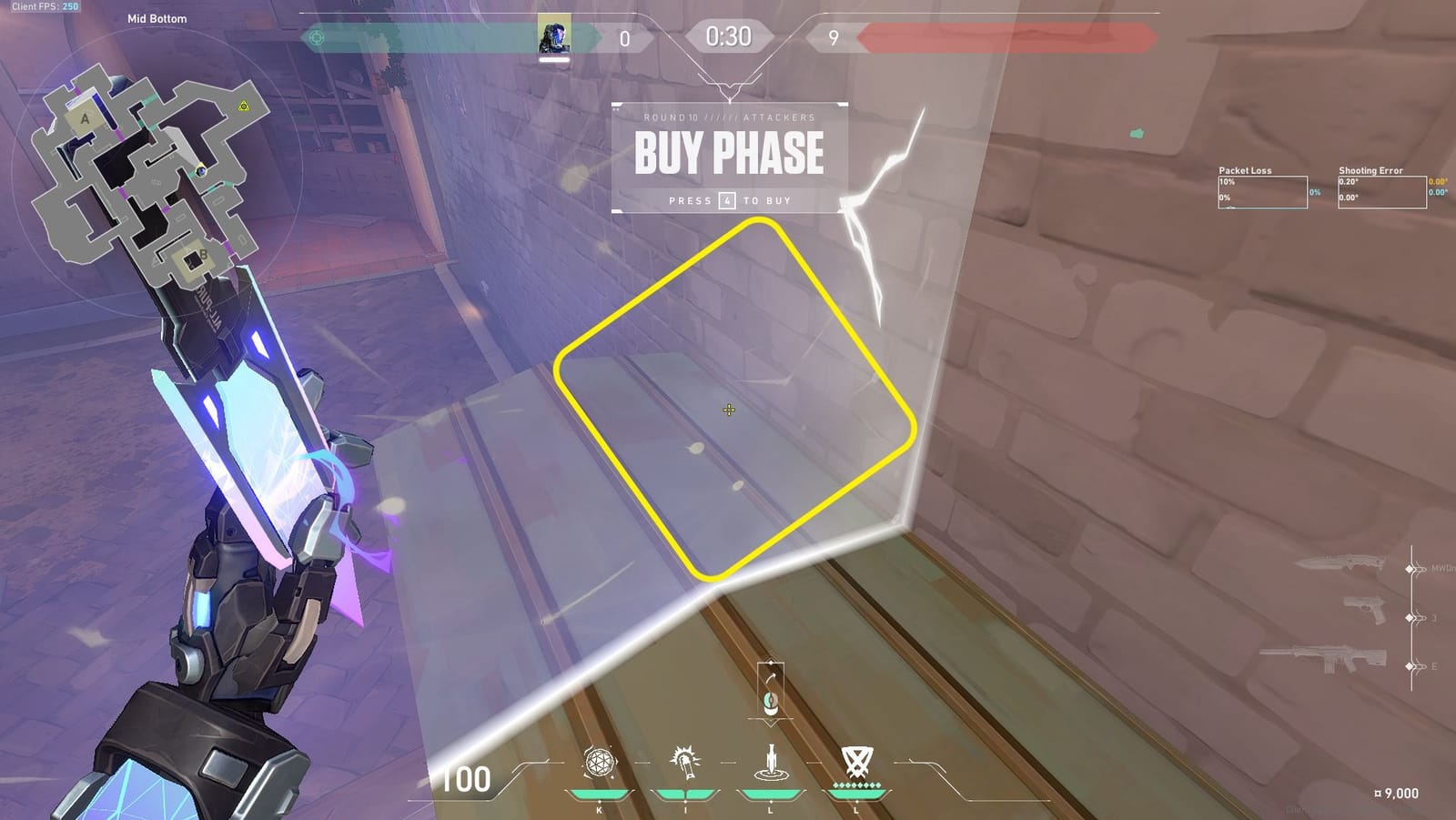Select the Packet Loss graph panel

click(x=1263, y=191)
